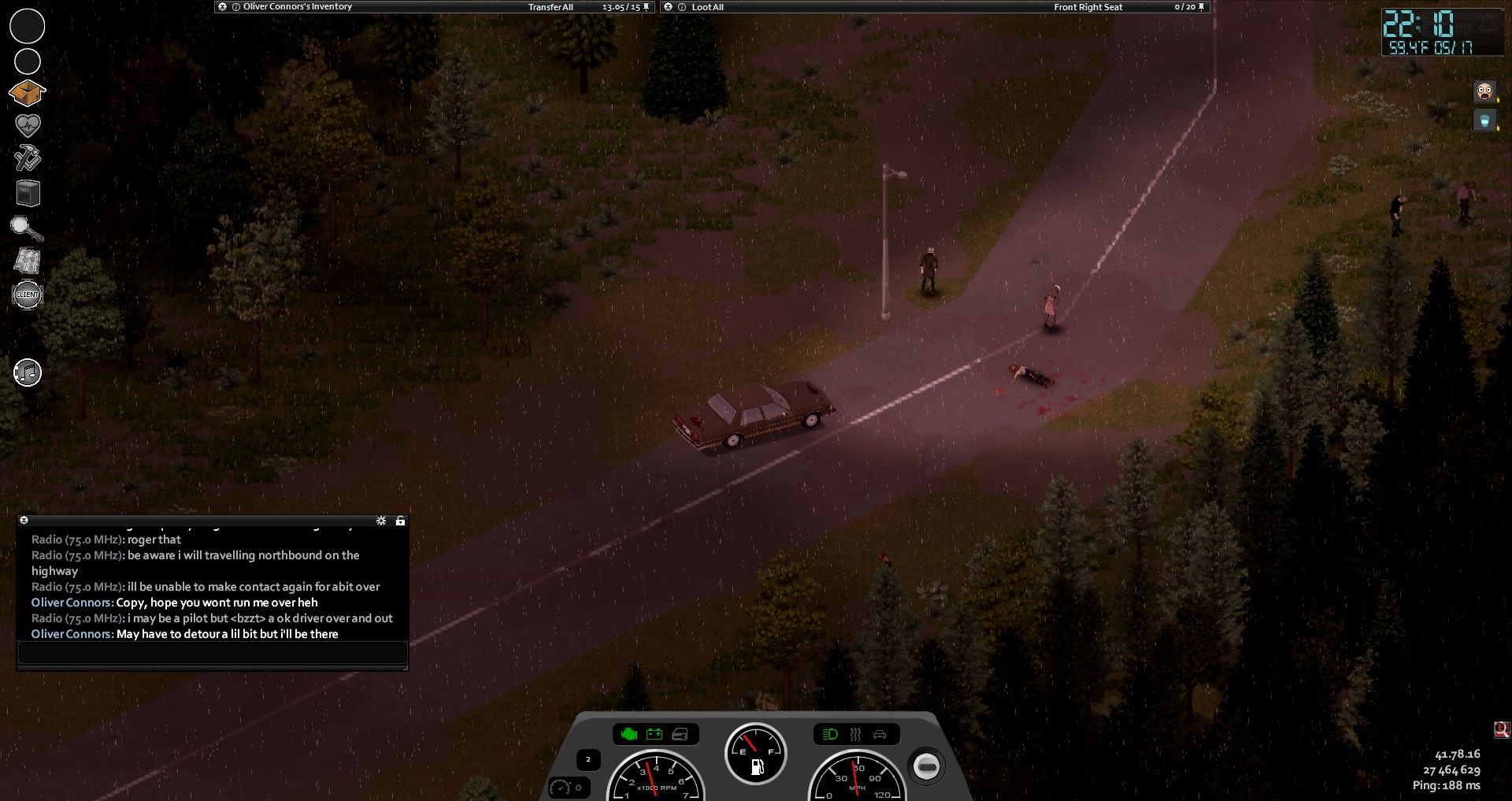Activate the magnifying glass search mode
The width and height of the screenshot is (1512, 801).
coord(27,228)
